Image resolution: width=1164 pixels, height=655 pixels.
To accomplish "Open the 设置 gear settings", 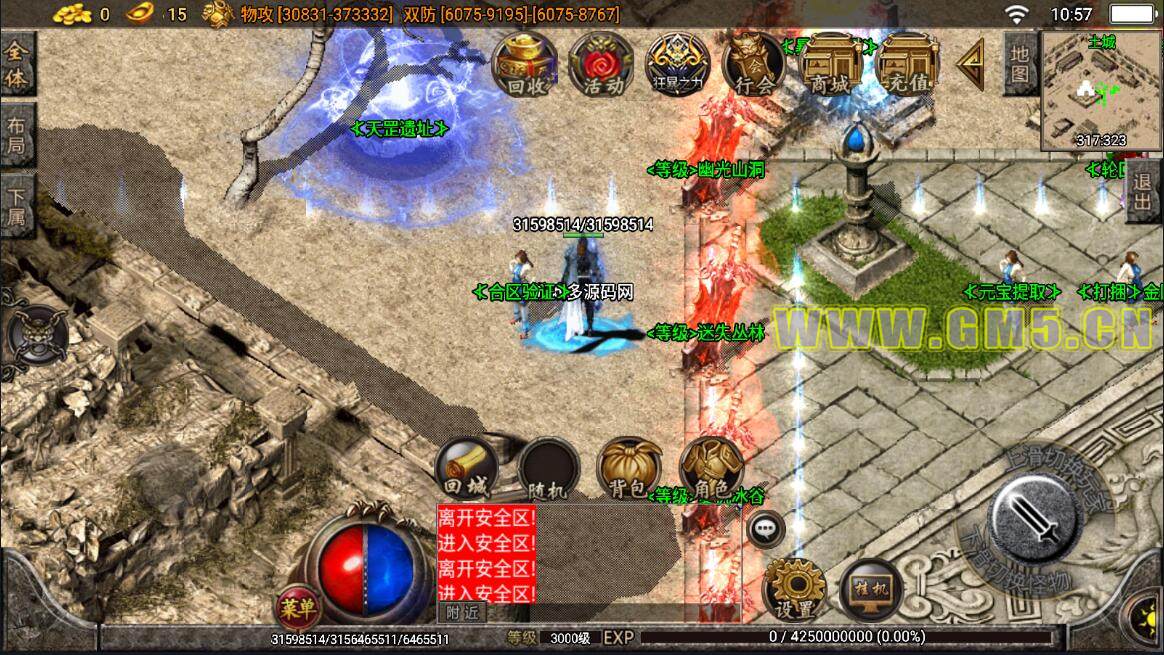I will point(794,591).
